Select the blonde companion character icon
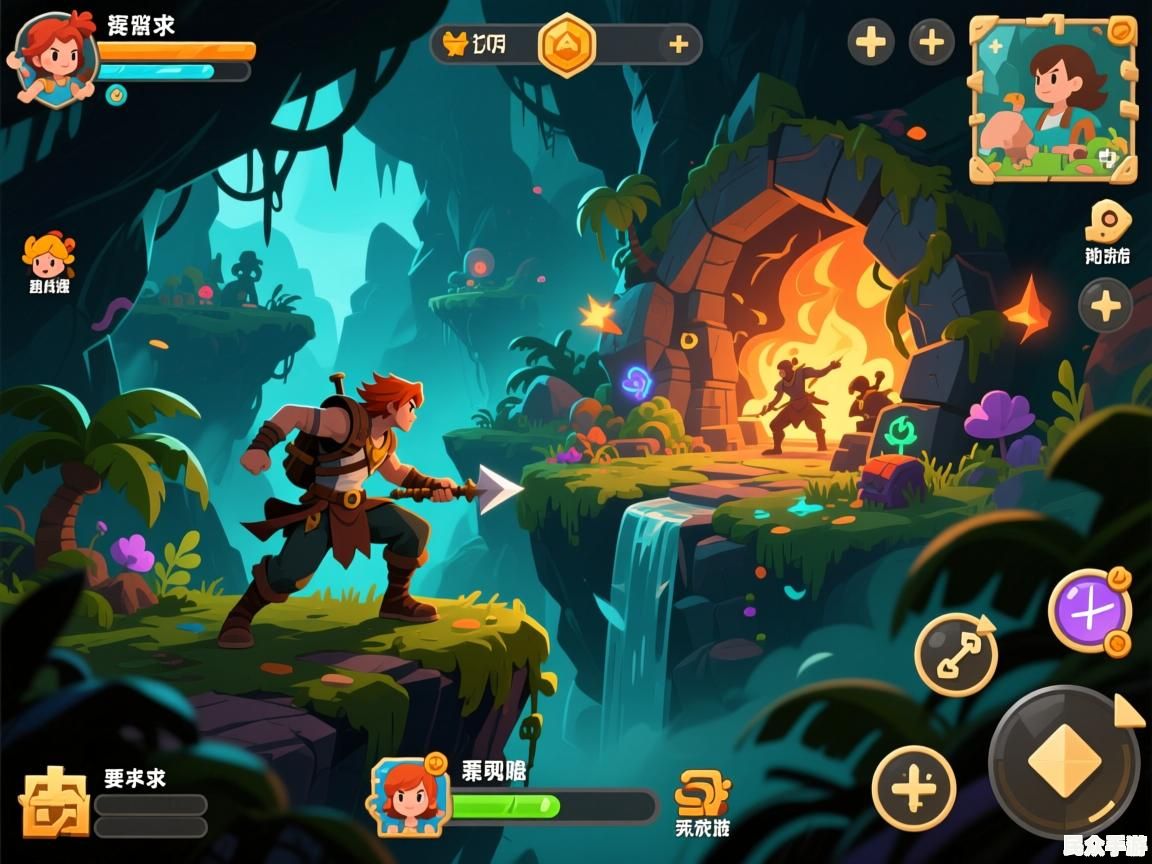Screen dimensions: 1152x864 pyautogui.click(x=48, y=256)
